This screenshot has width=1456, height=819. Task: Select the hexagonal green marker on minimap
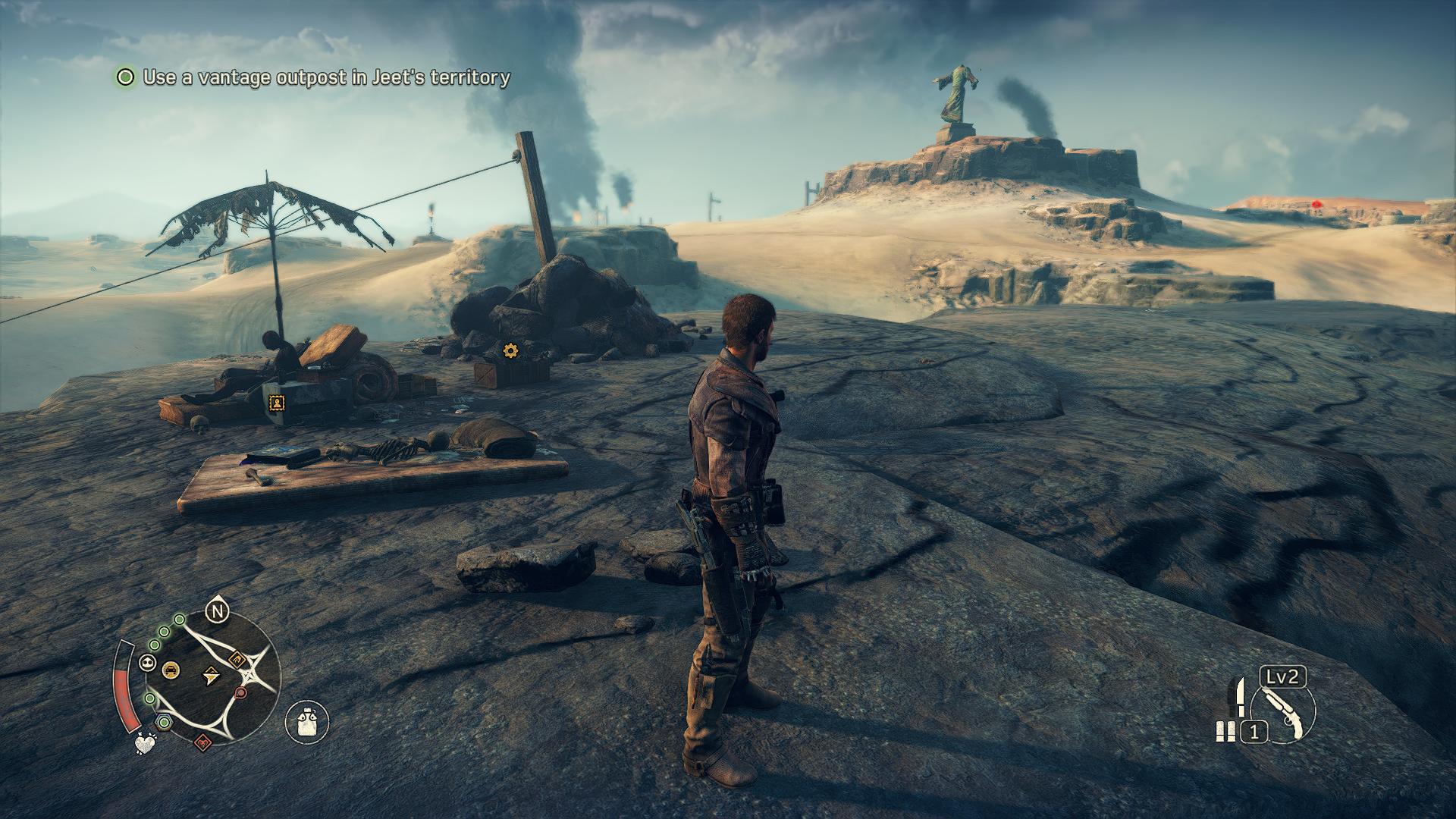click(163, 722)
